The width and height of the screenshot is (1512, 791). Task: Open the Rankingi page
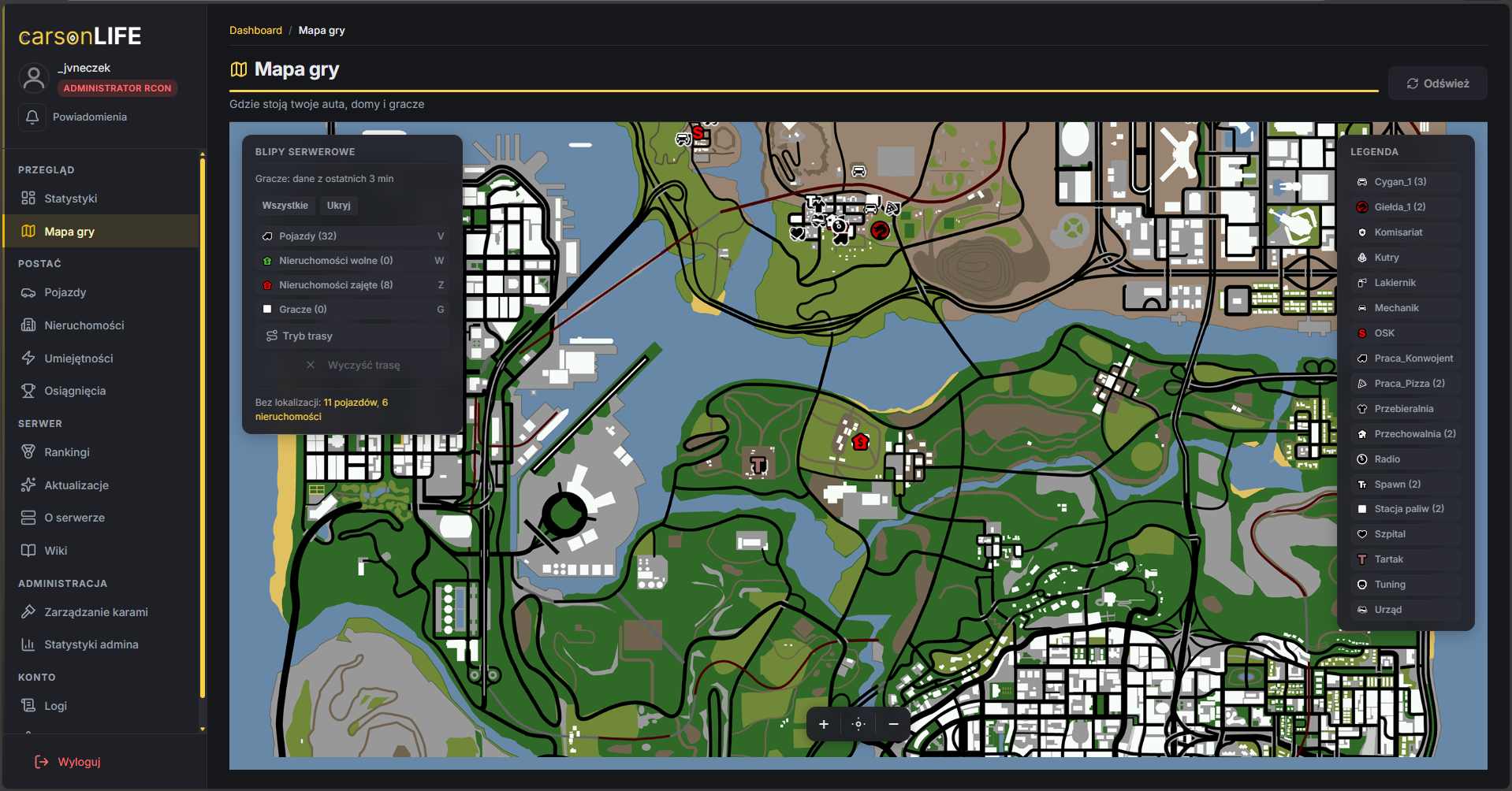[67, 452]
